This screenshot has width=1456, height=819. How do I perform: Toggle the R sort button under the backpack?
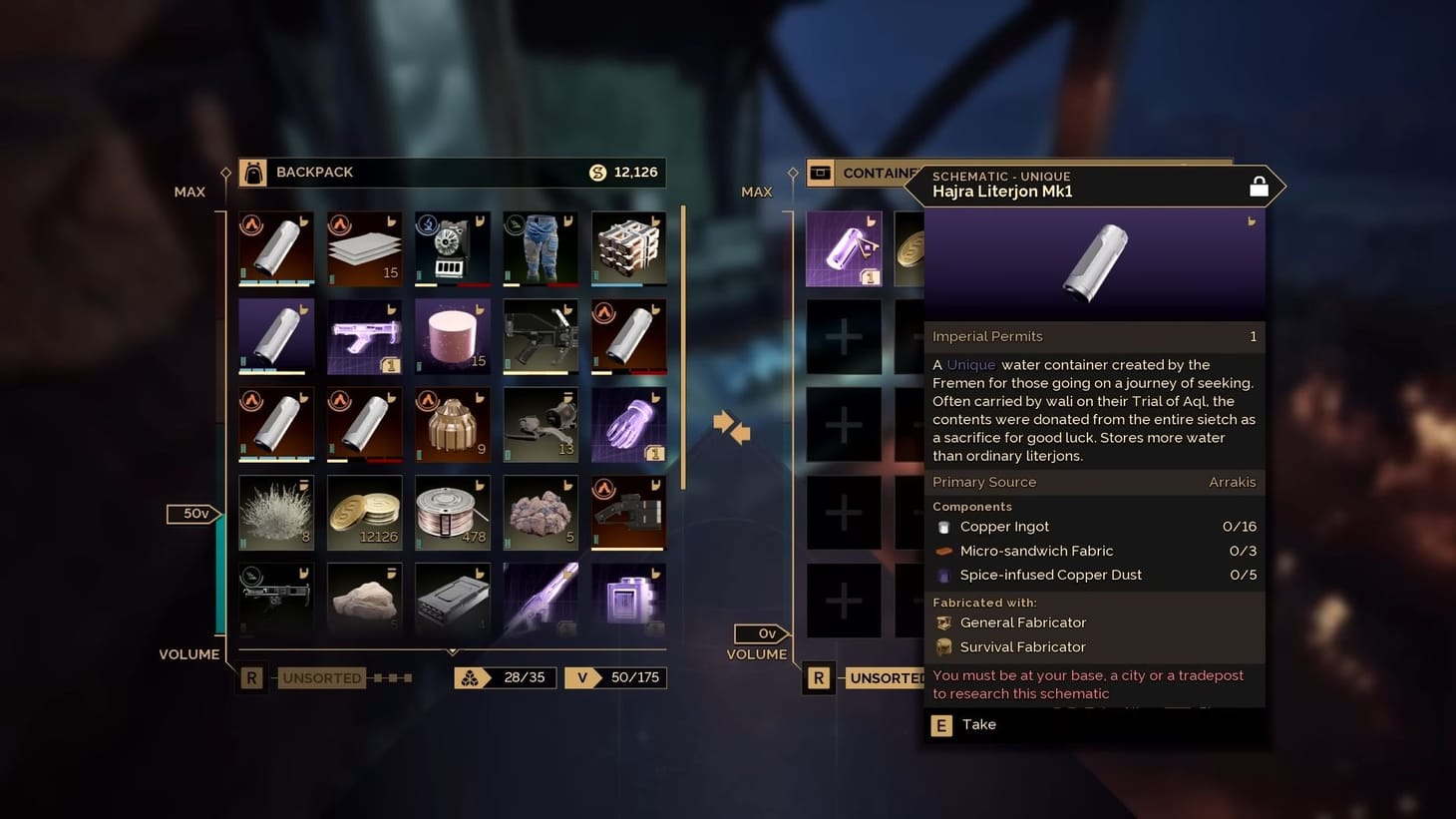251,677
